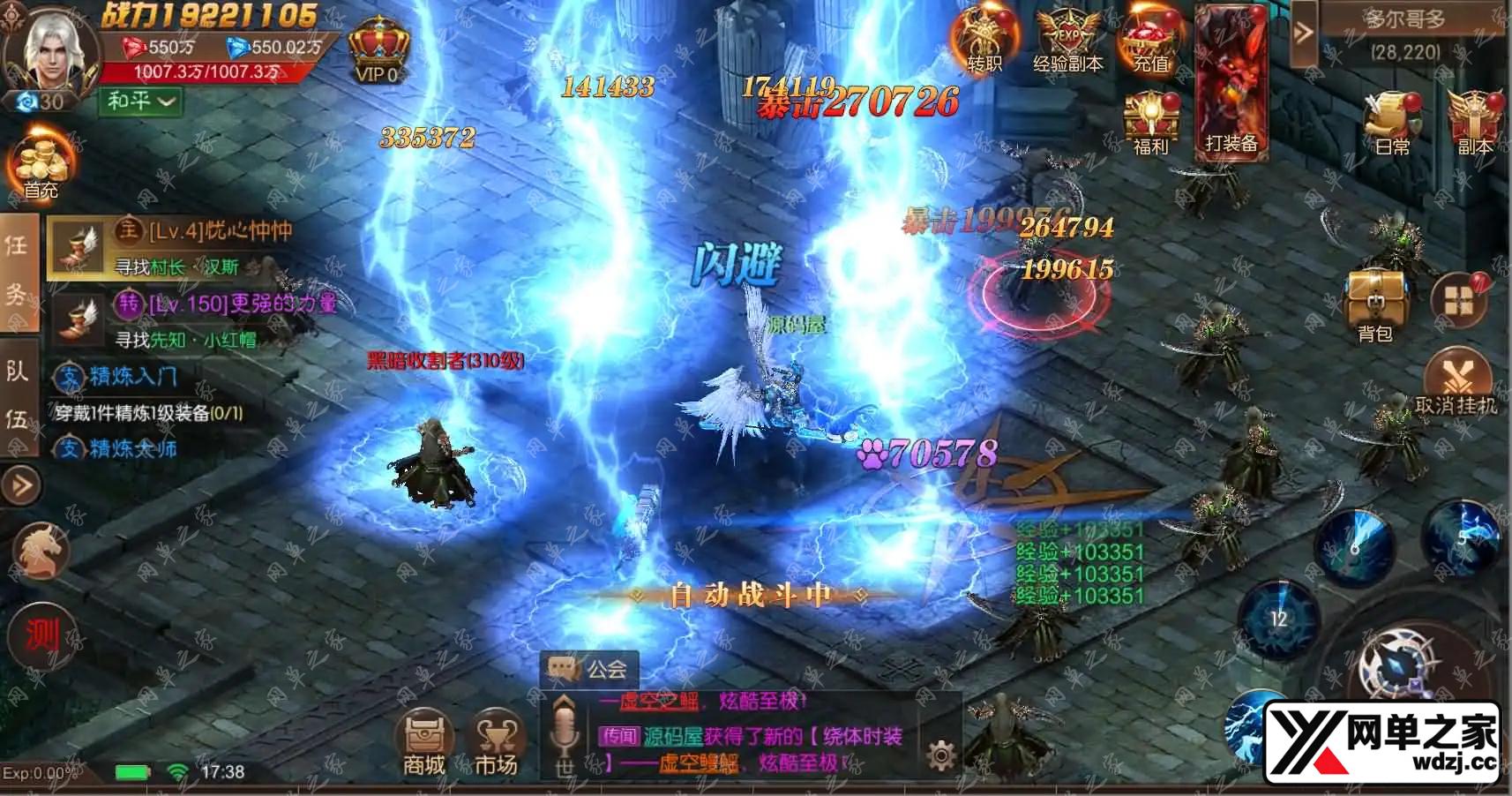Open the 和平 attack mode dropdown
This screenshot has width=1512, height=796.
141,101
